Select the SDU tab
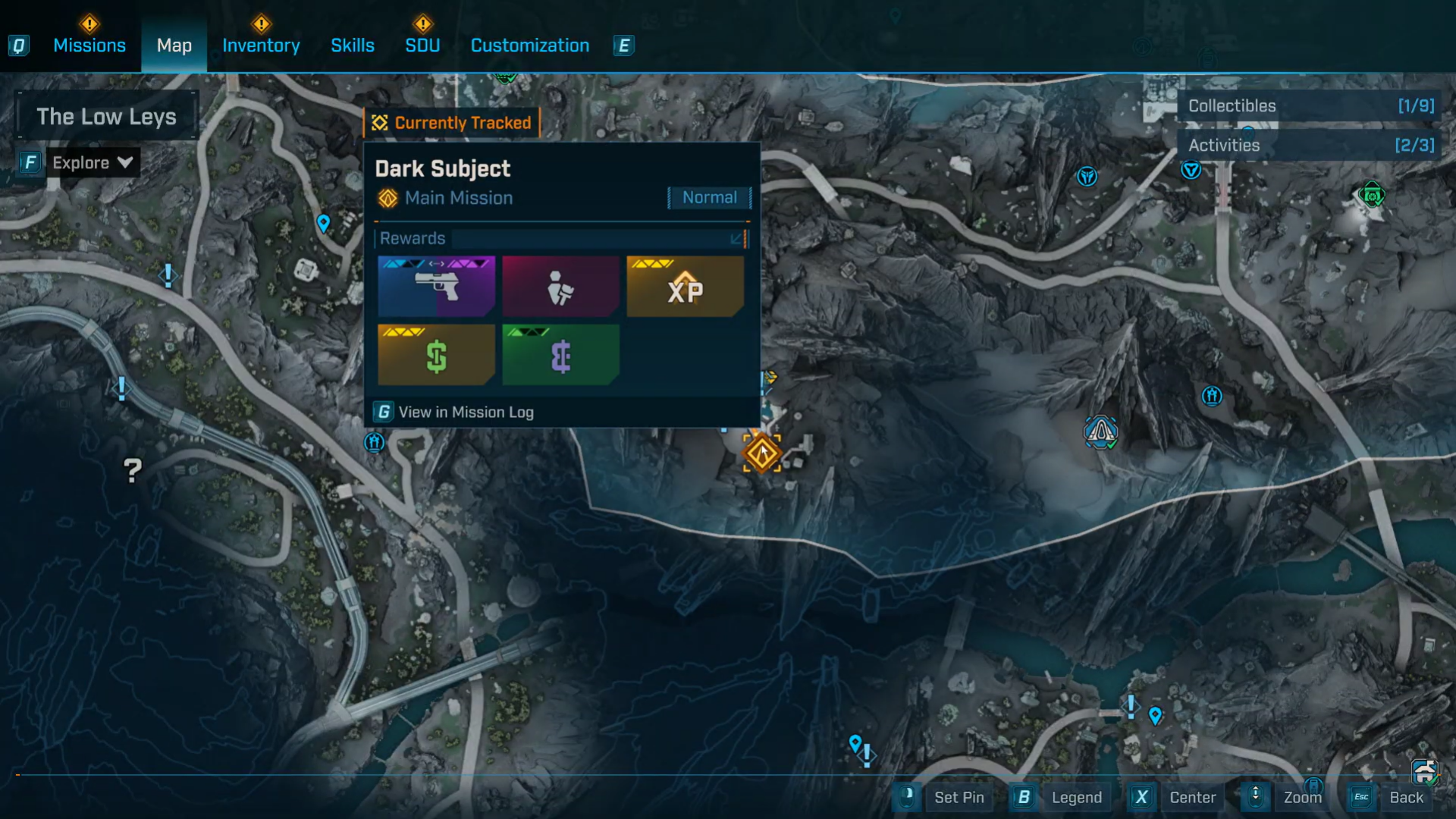Screen dimensions: 1456x819 tap(422, 45)
